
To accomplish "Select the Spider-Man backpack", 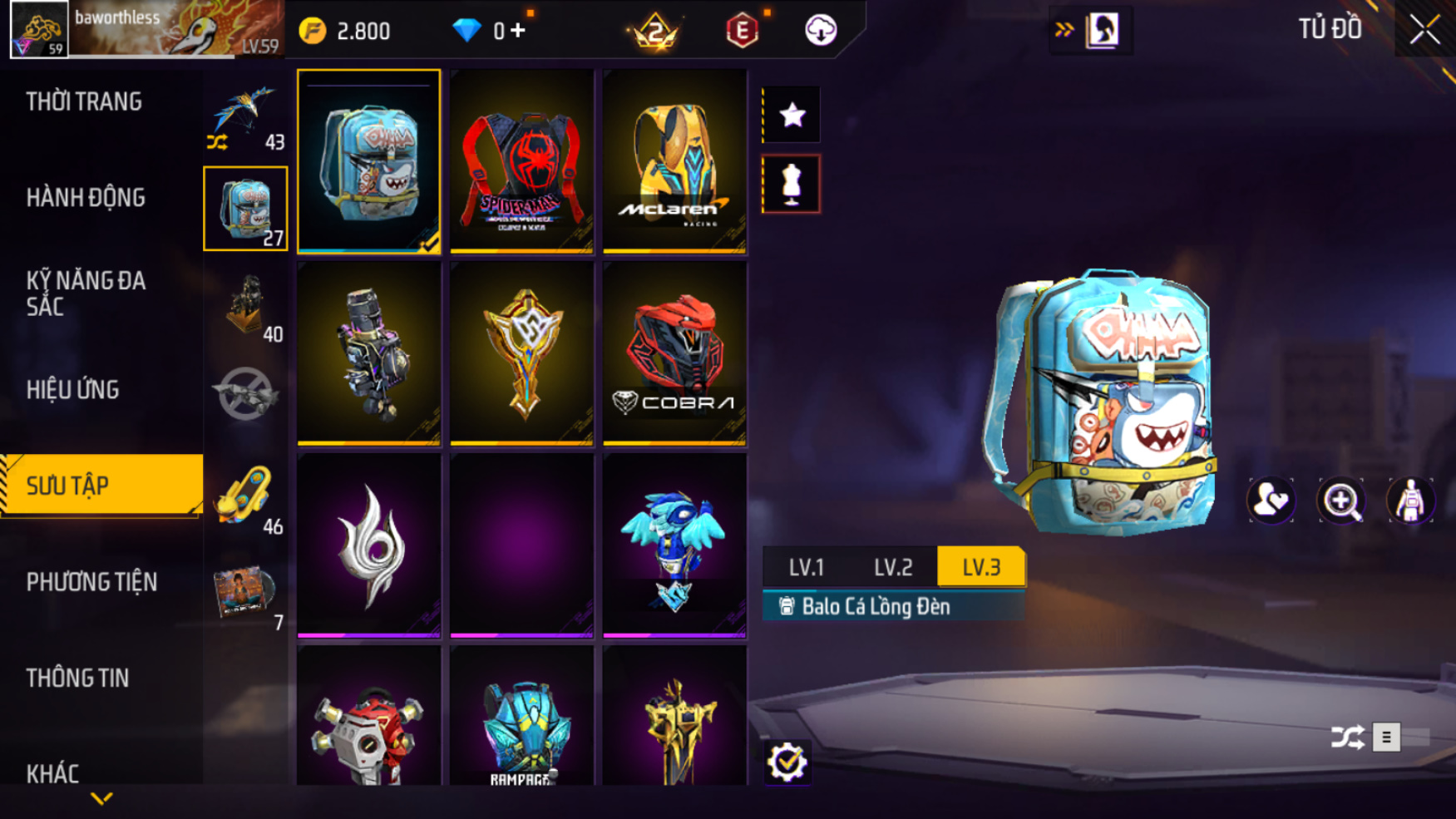I will point(521,161).
